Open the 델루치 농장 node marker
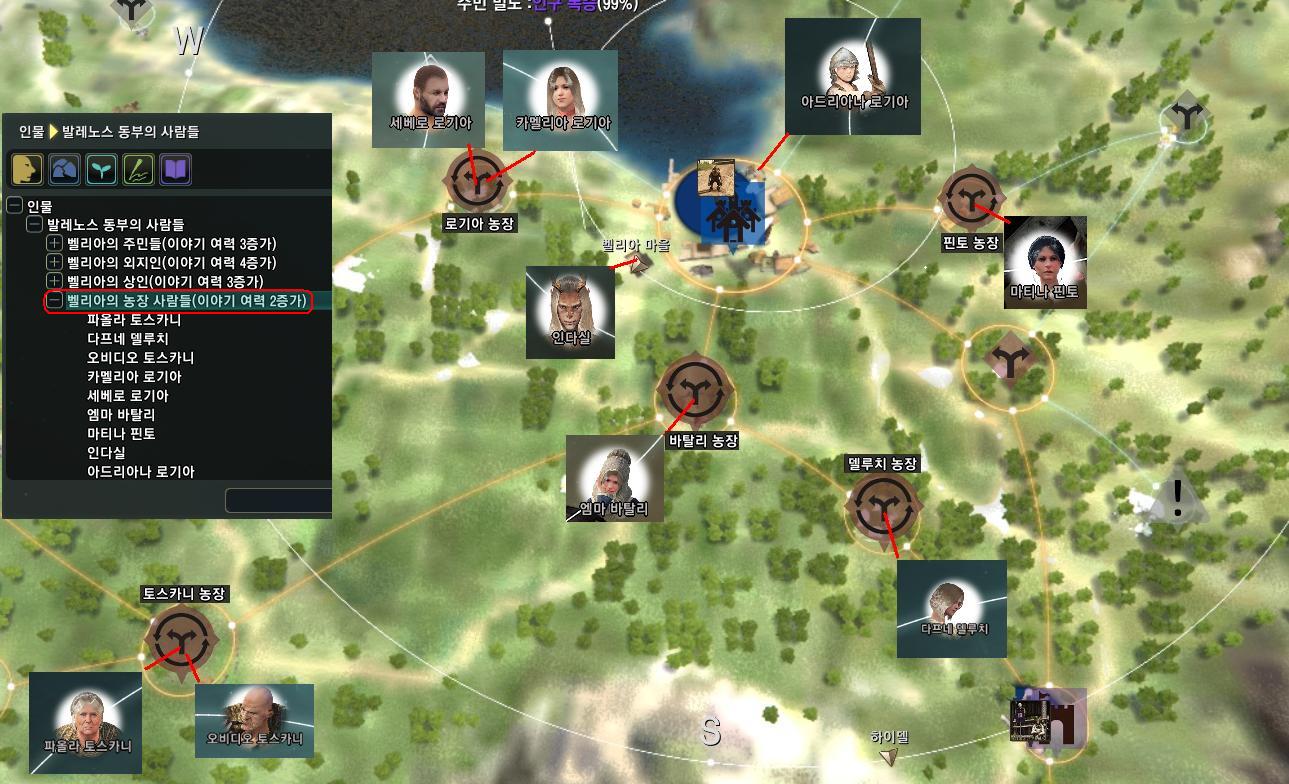 point(882,505)
